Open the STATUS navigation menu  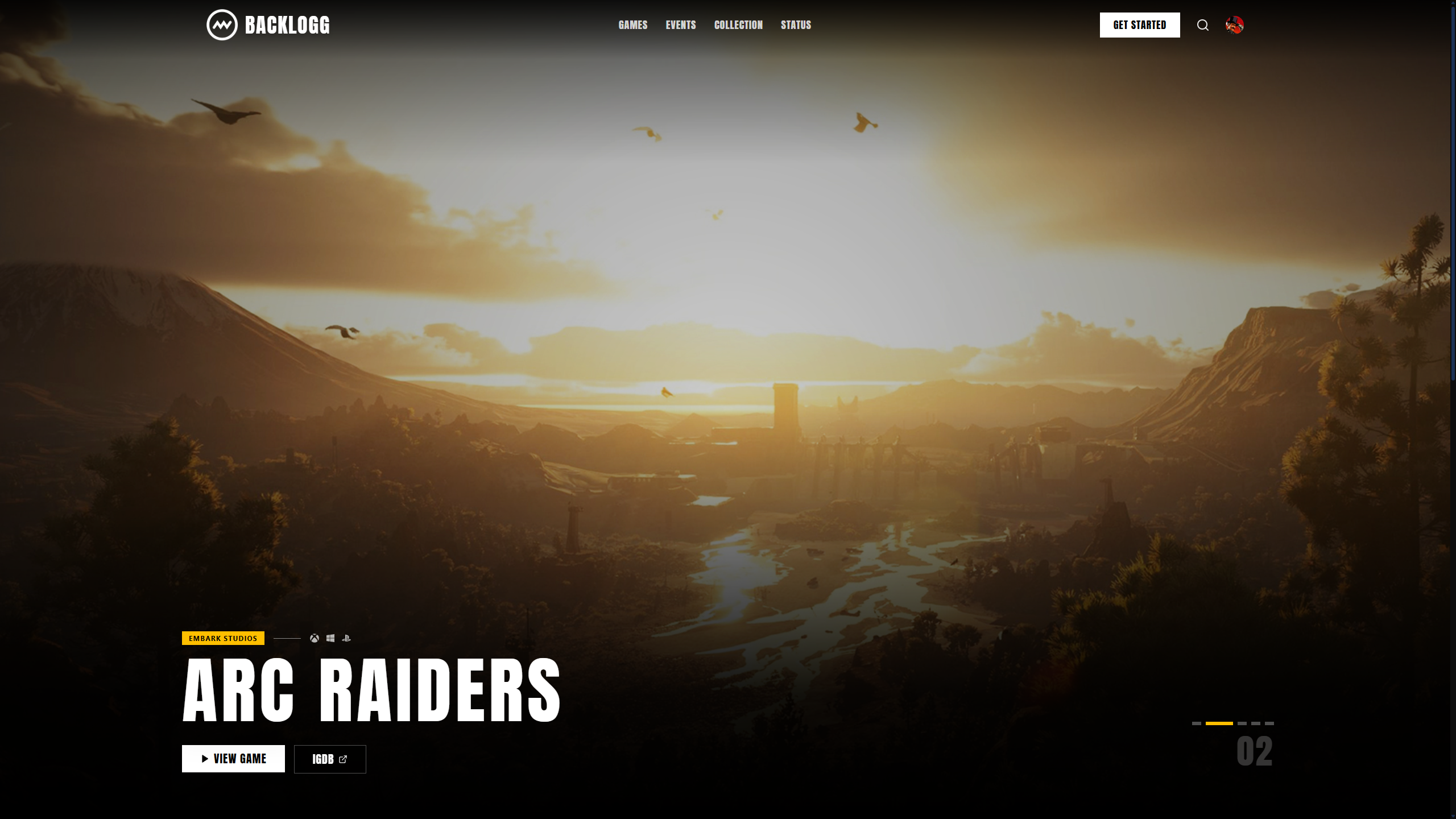(x=796, y=24)
